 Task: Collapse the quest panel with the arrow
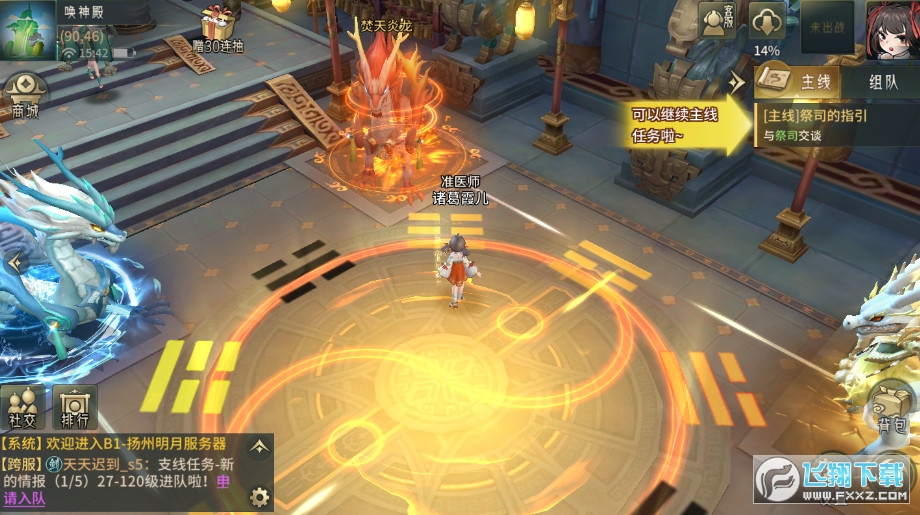pyautogui.click(x=738, y=81)
